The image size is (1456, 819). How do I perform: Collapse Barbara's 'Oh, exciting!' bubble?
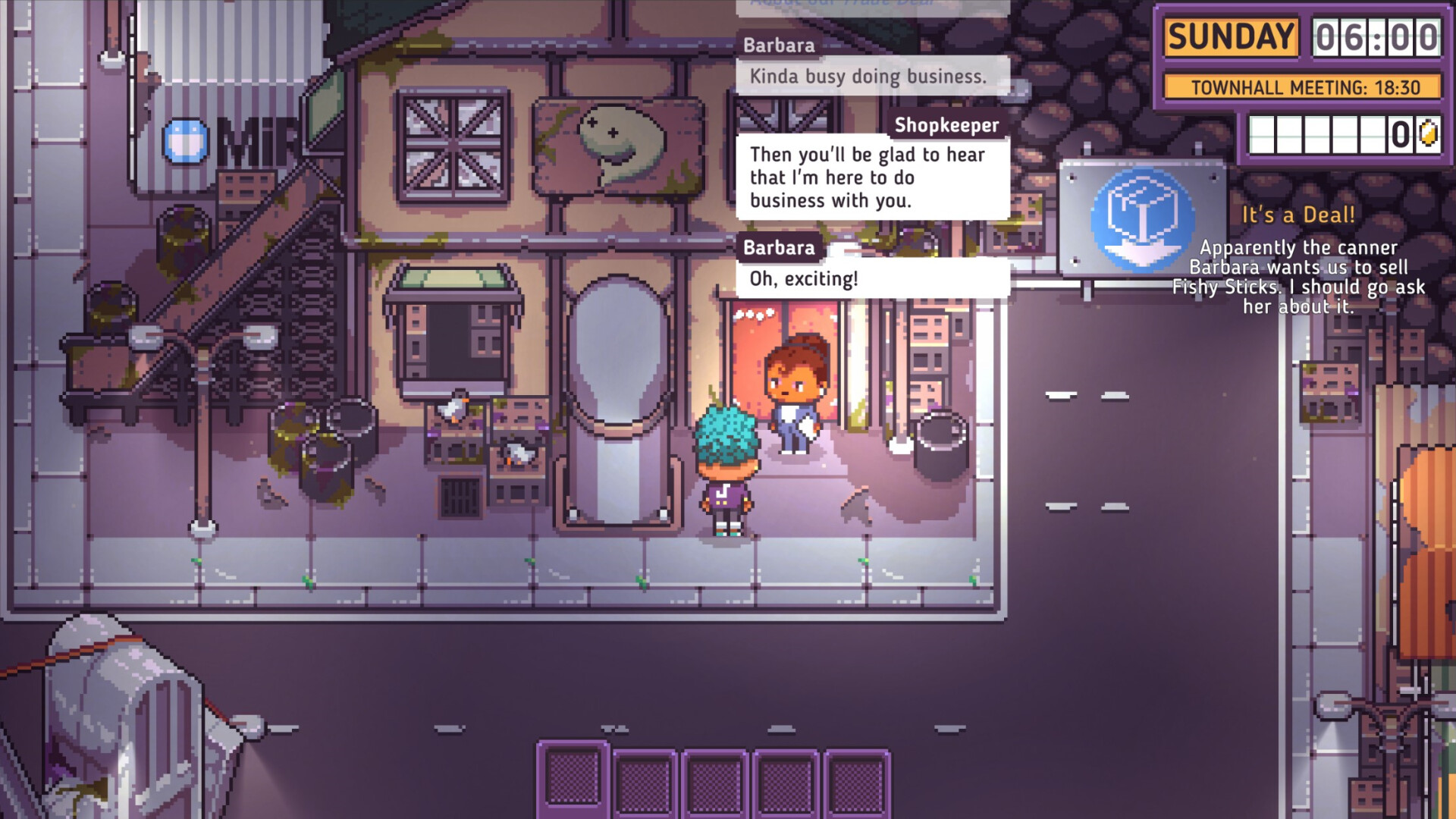coord(872,278)
